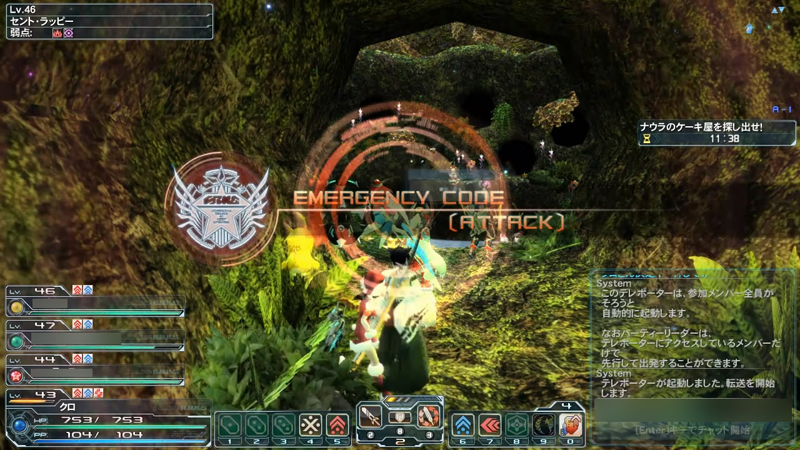Trigger the red sideways chevrons skill
The image size is (800, 450).
click(490, 424)
